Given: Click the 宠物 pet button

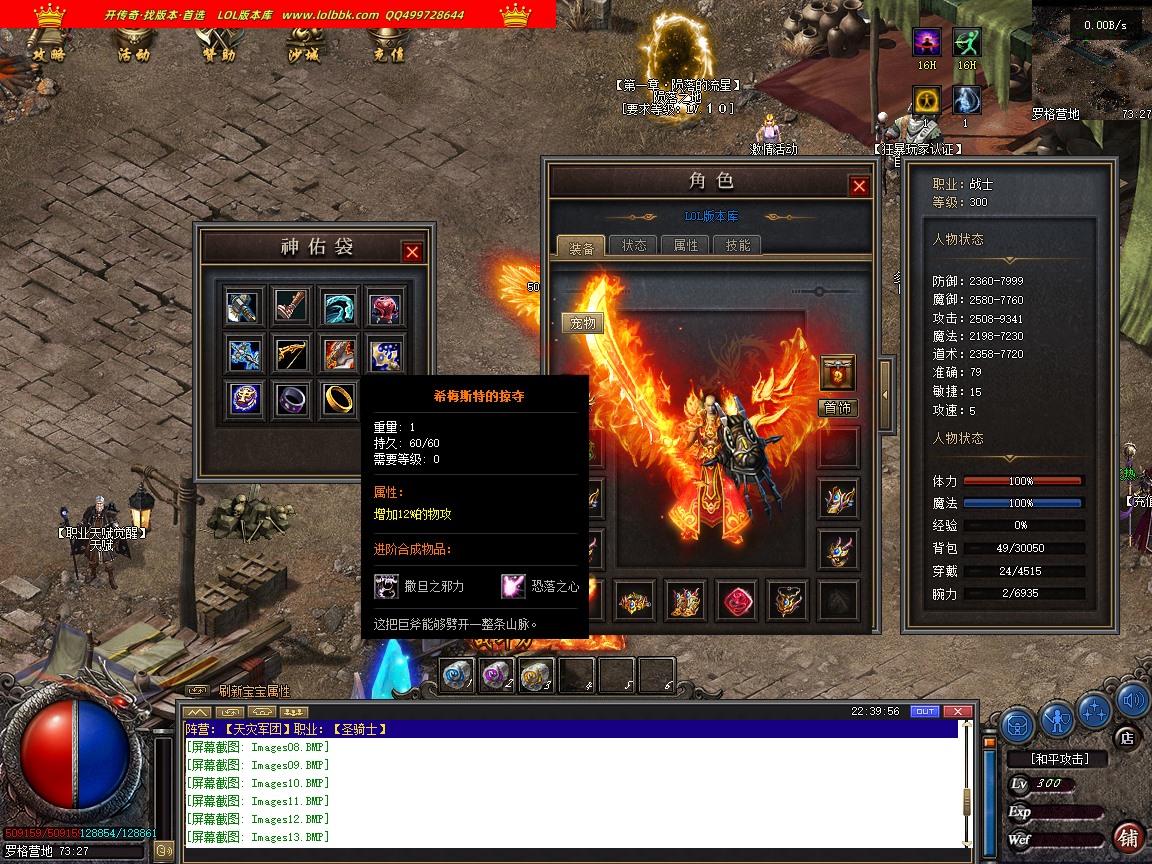Looking at the screenshot, I should (x=582, y=323).
